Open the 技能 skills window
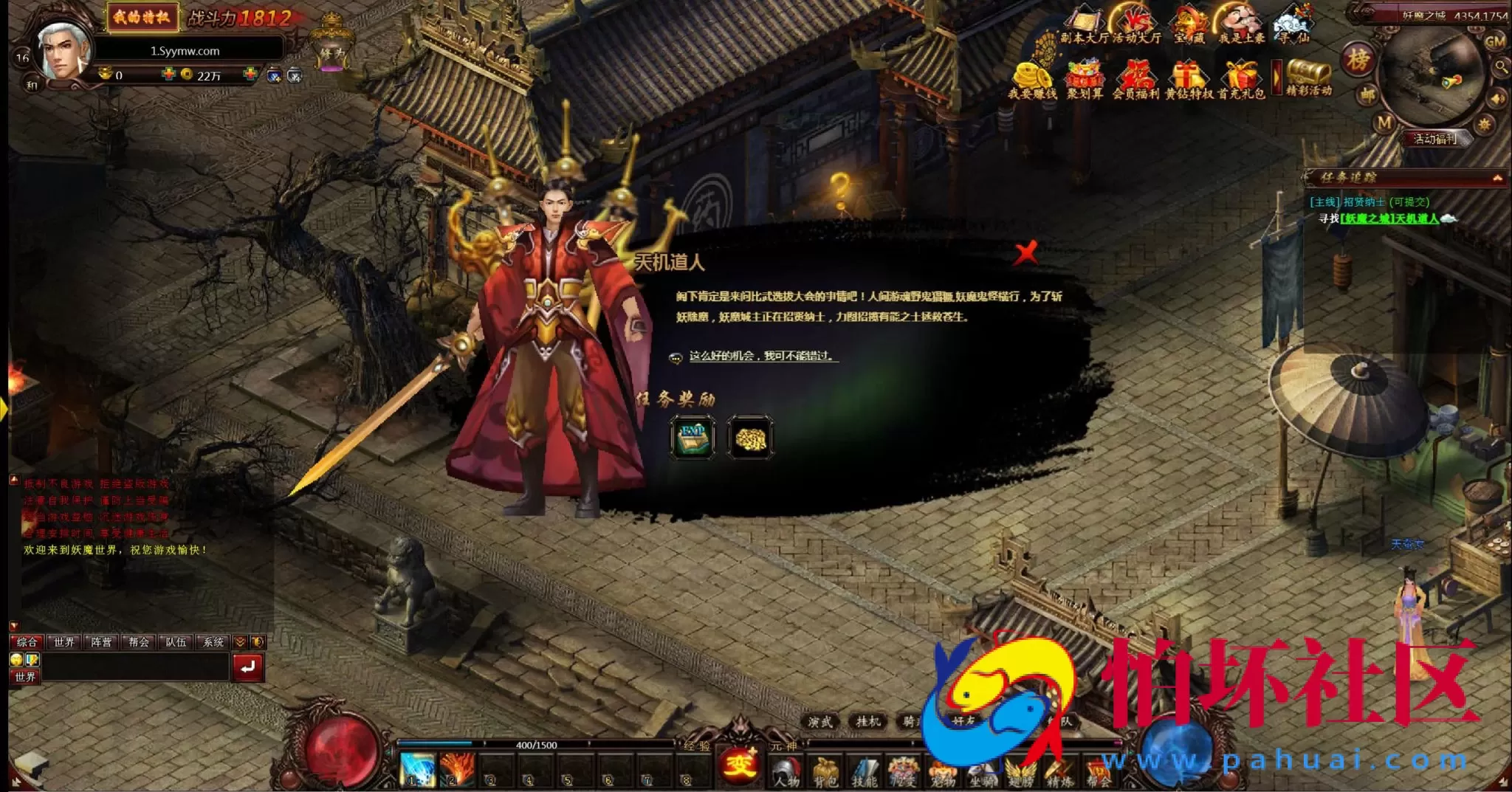Image resolution: width=1512 pixels, height=792 pixels. coord(864,769)
